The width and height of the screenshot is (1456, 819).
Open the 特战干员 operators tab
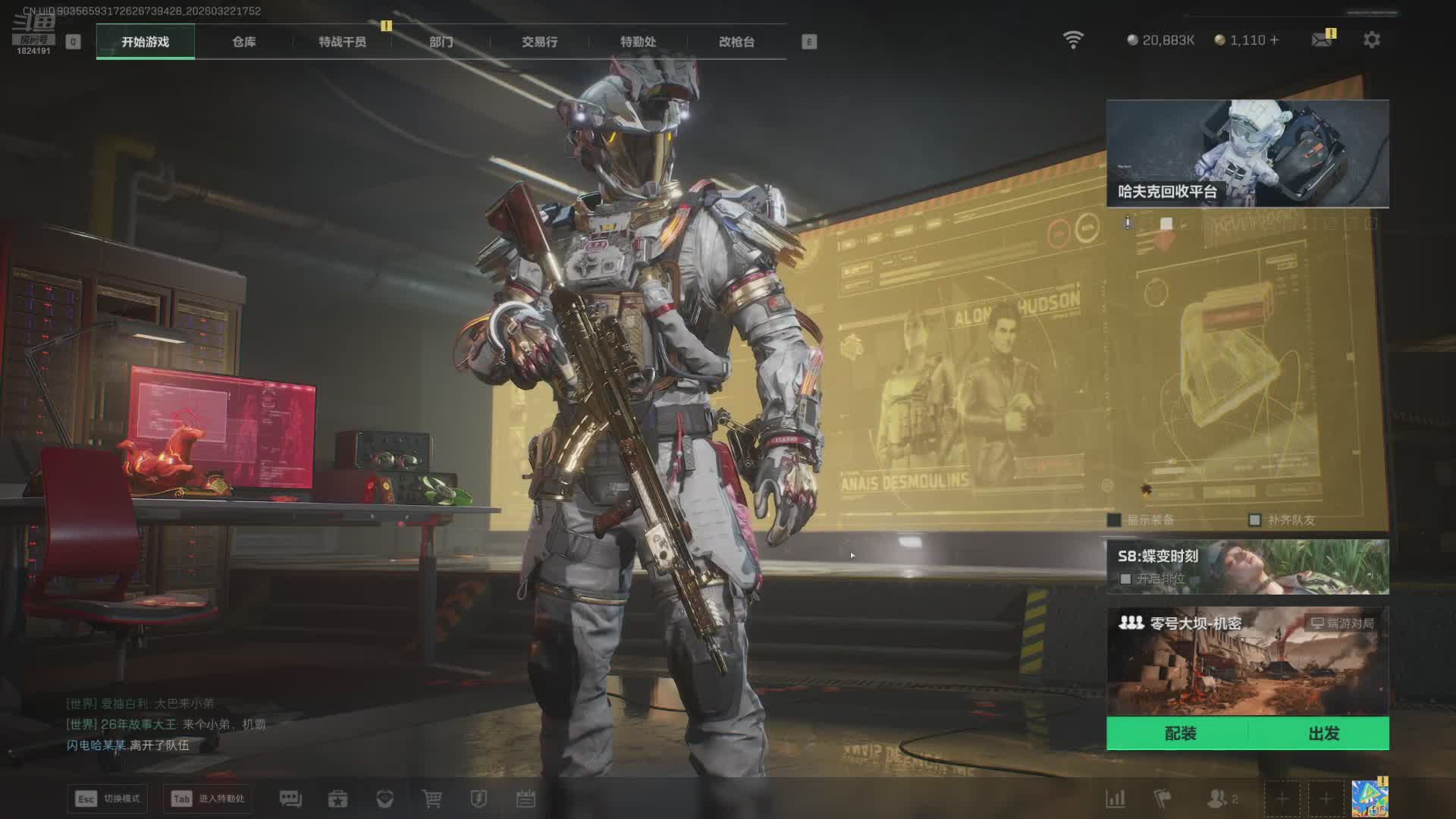pyautogui.click(x=342, y=42)
